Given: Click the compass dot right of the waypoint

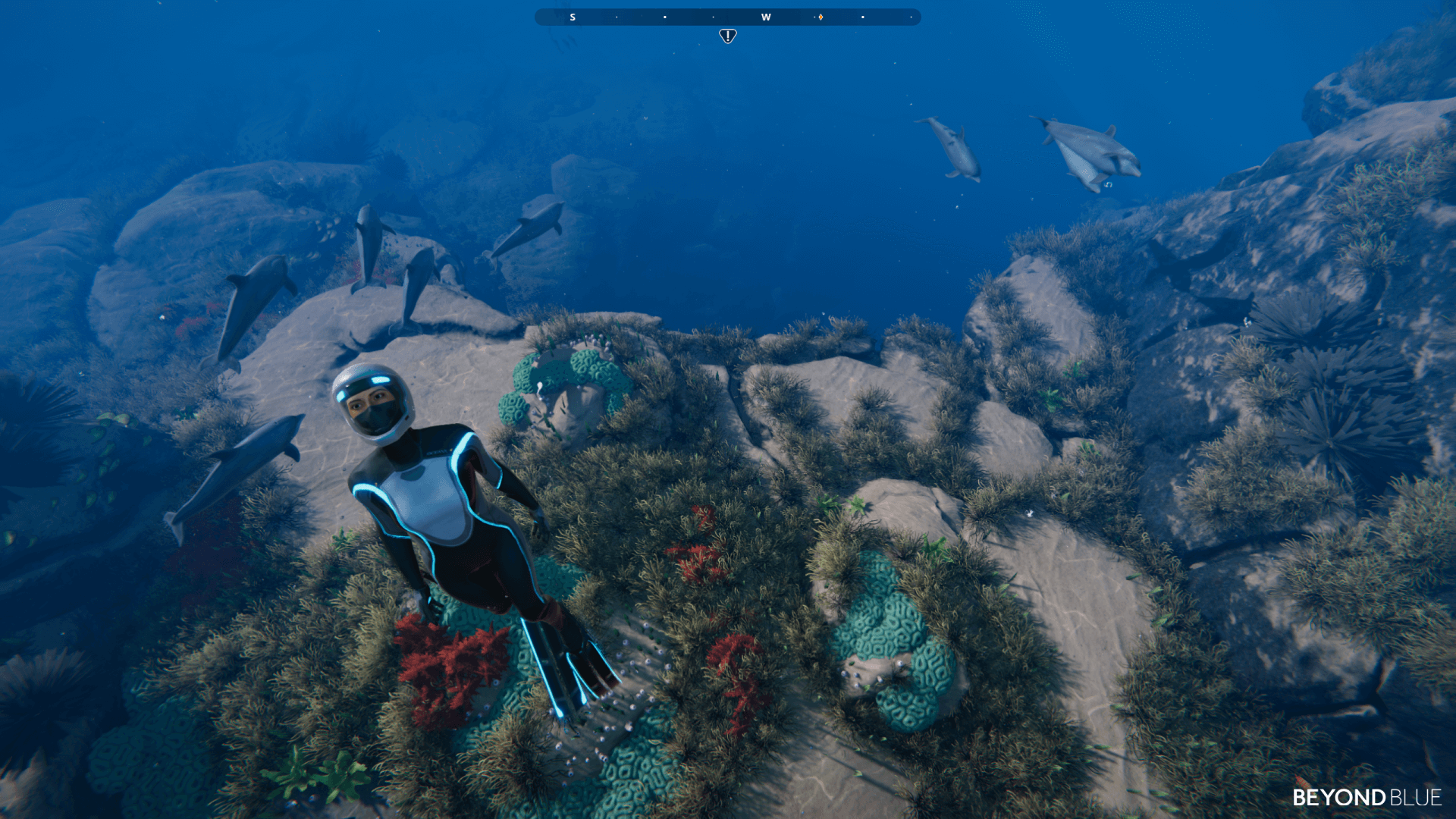Looking at the screenshot, I should [x=863, y=17].
